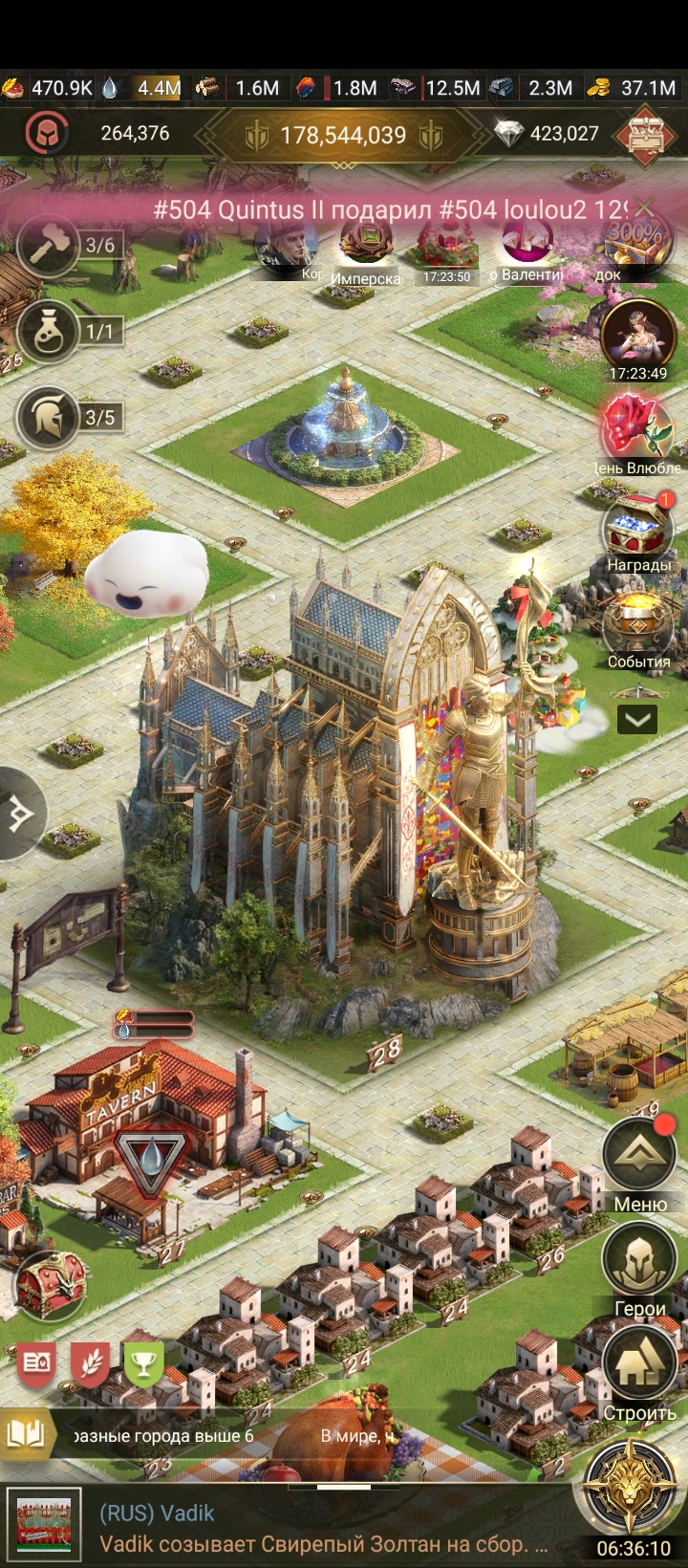
Task: Open the helmet troop training queue
Action: tap(48, 418)
